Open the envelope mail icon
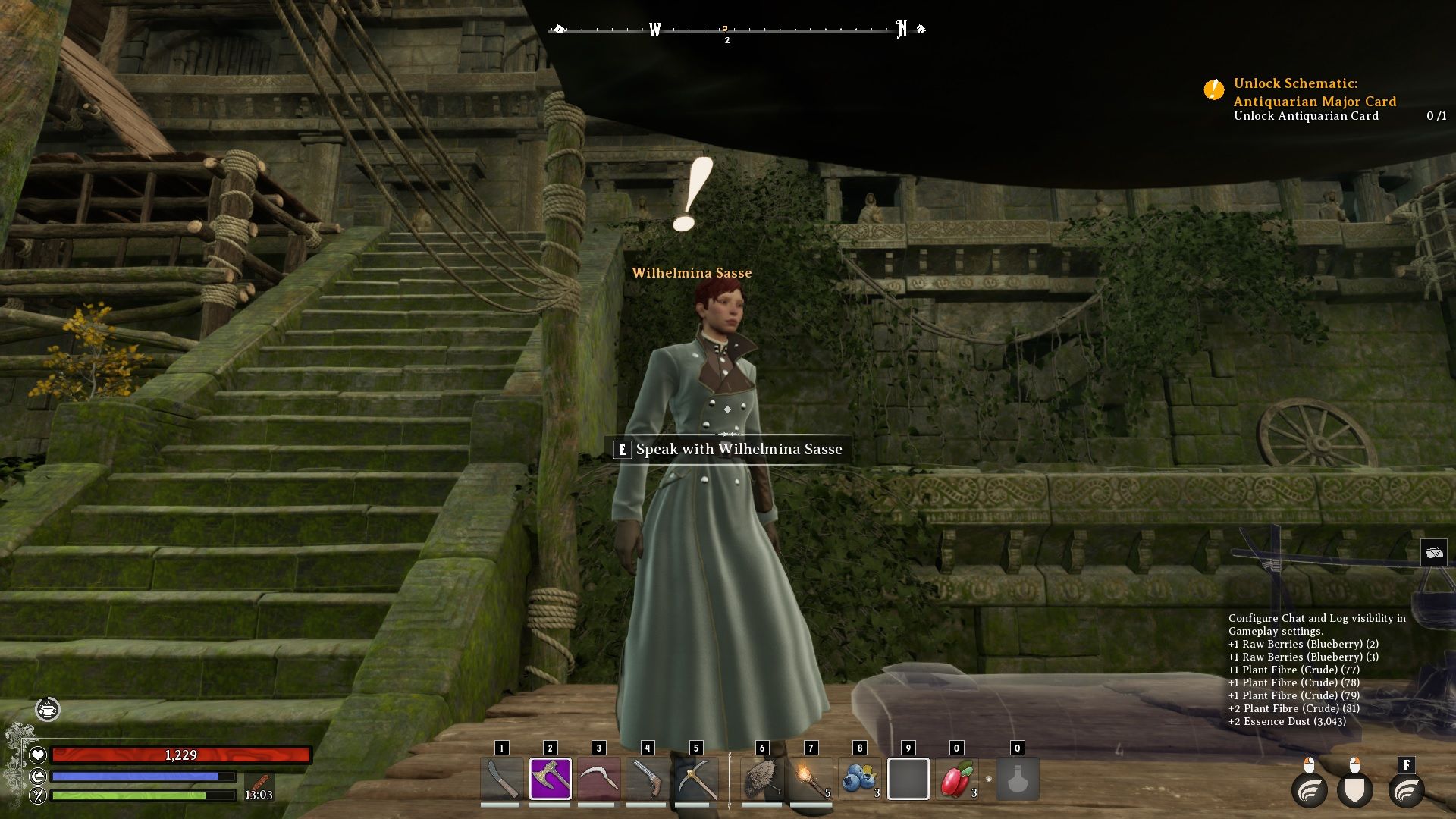Image resolution: width=1456 pixels, height=819 pixels. [1433, 553]
